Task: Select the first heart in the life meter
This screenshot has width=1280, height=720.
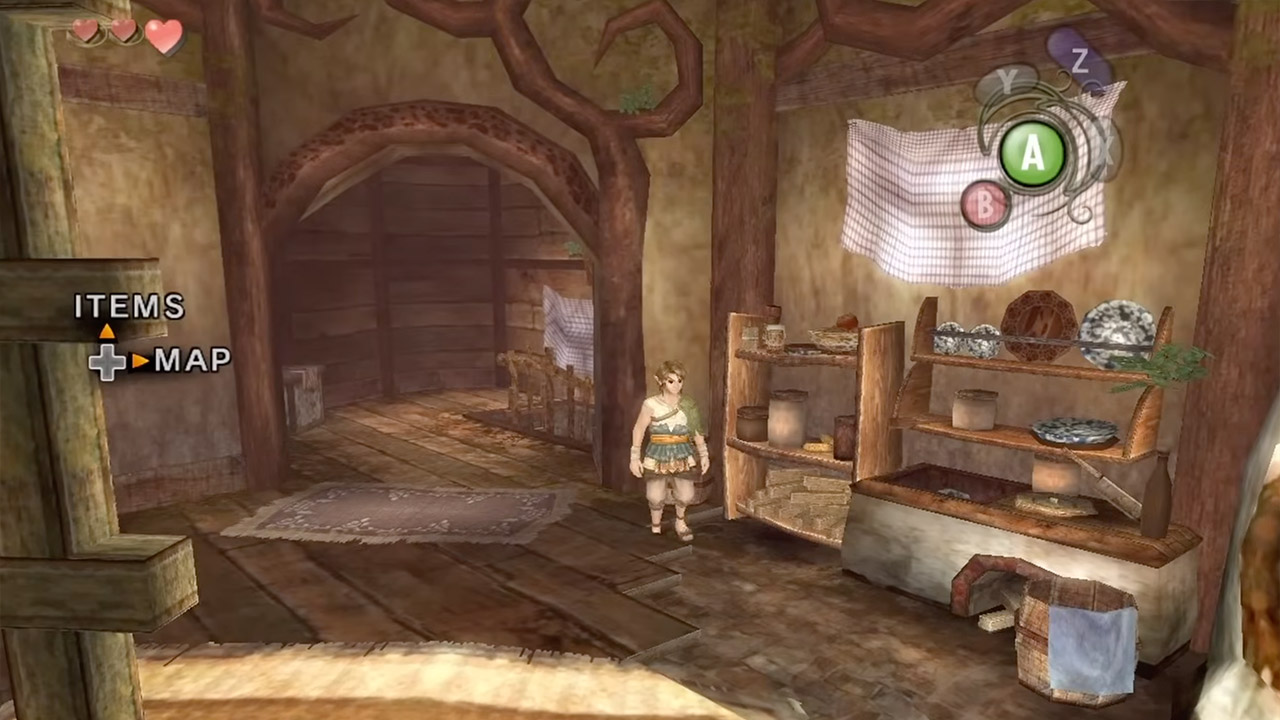Action: 85,31
